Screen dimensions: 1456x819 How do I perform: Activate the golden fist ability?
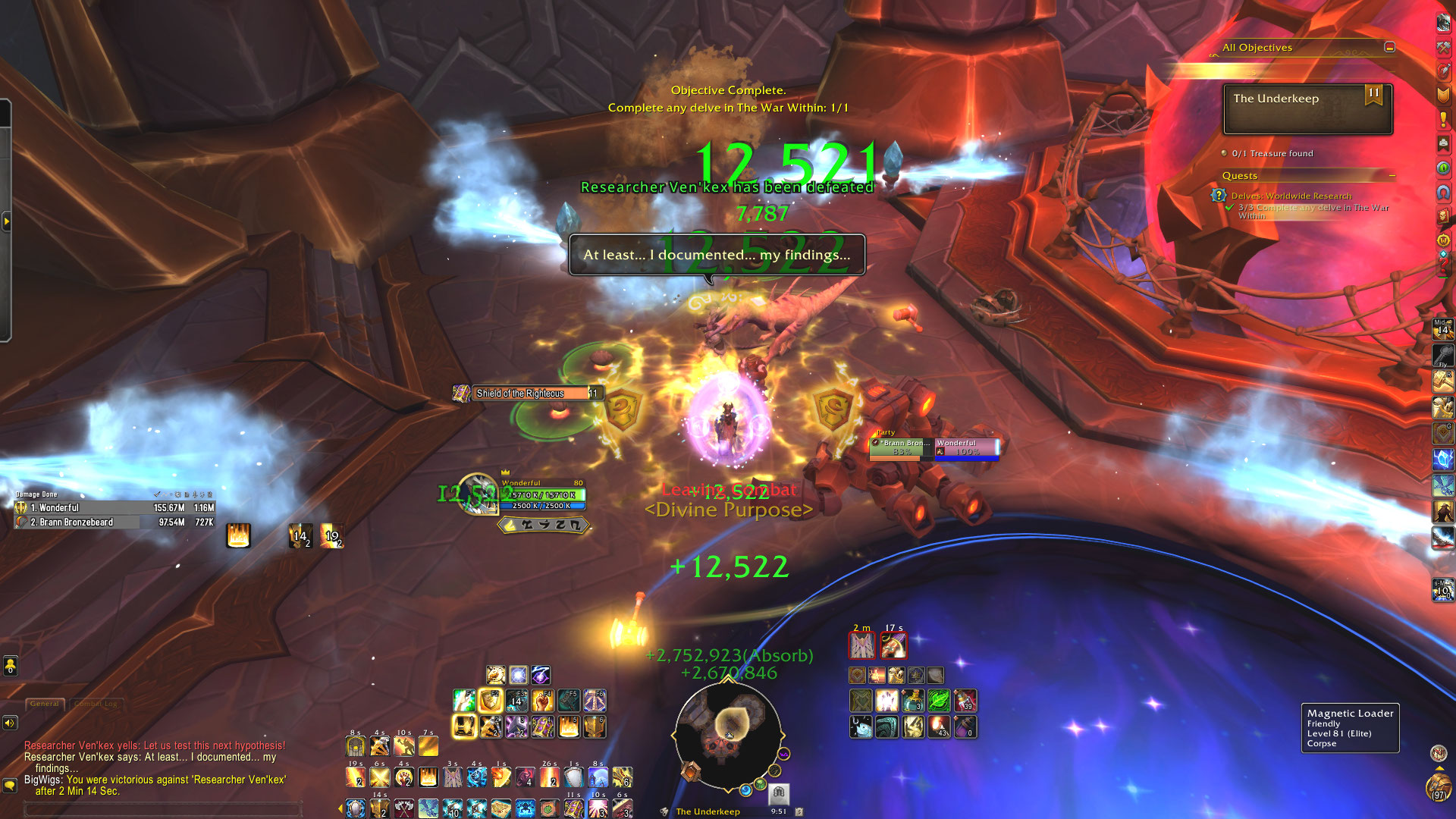[x=542, y=701]
